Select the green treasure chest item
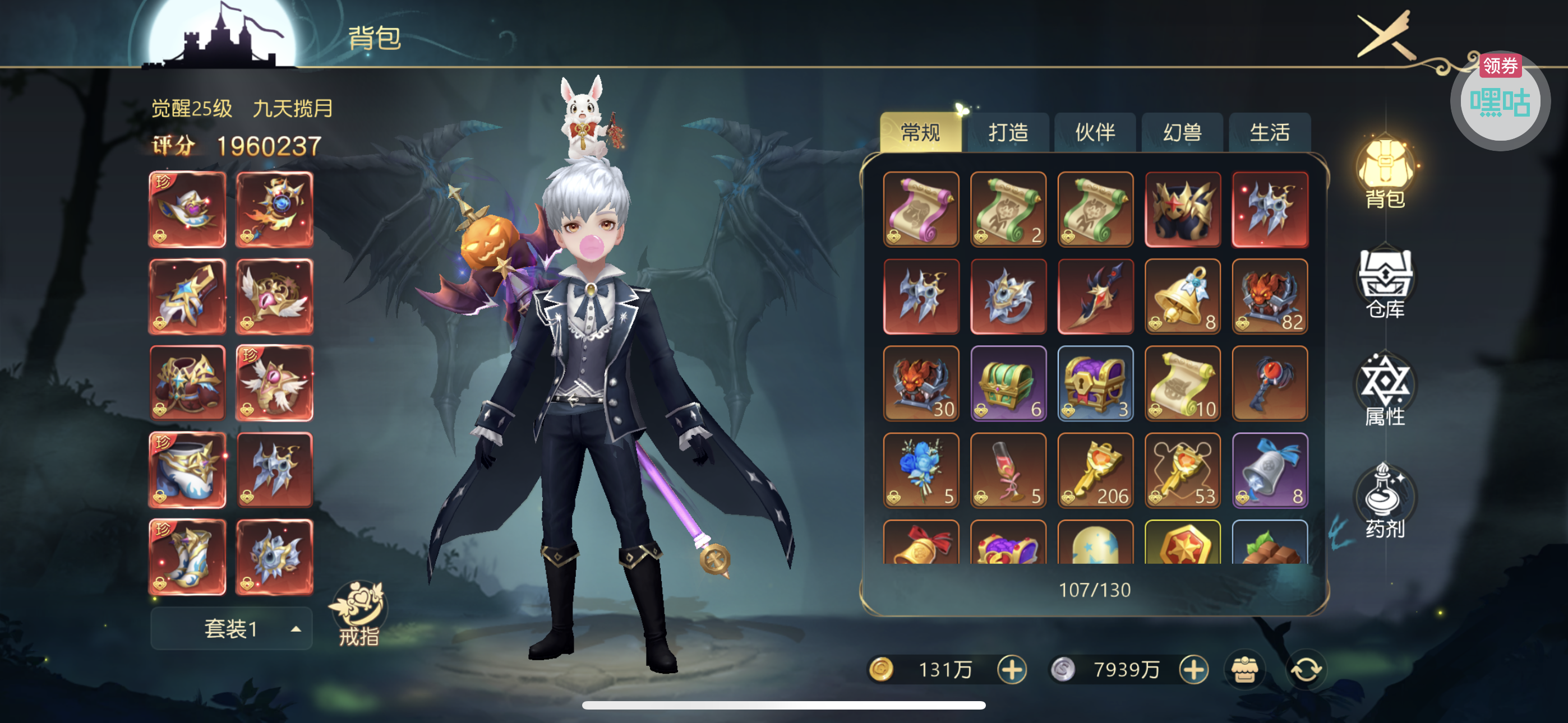Viewport: 1568px width, 723px height. tap(1008, 383)
